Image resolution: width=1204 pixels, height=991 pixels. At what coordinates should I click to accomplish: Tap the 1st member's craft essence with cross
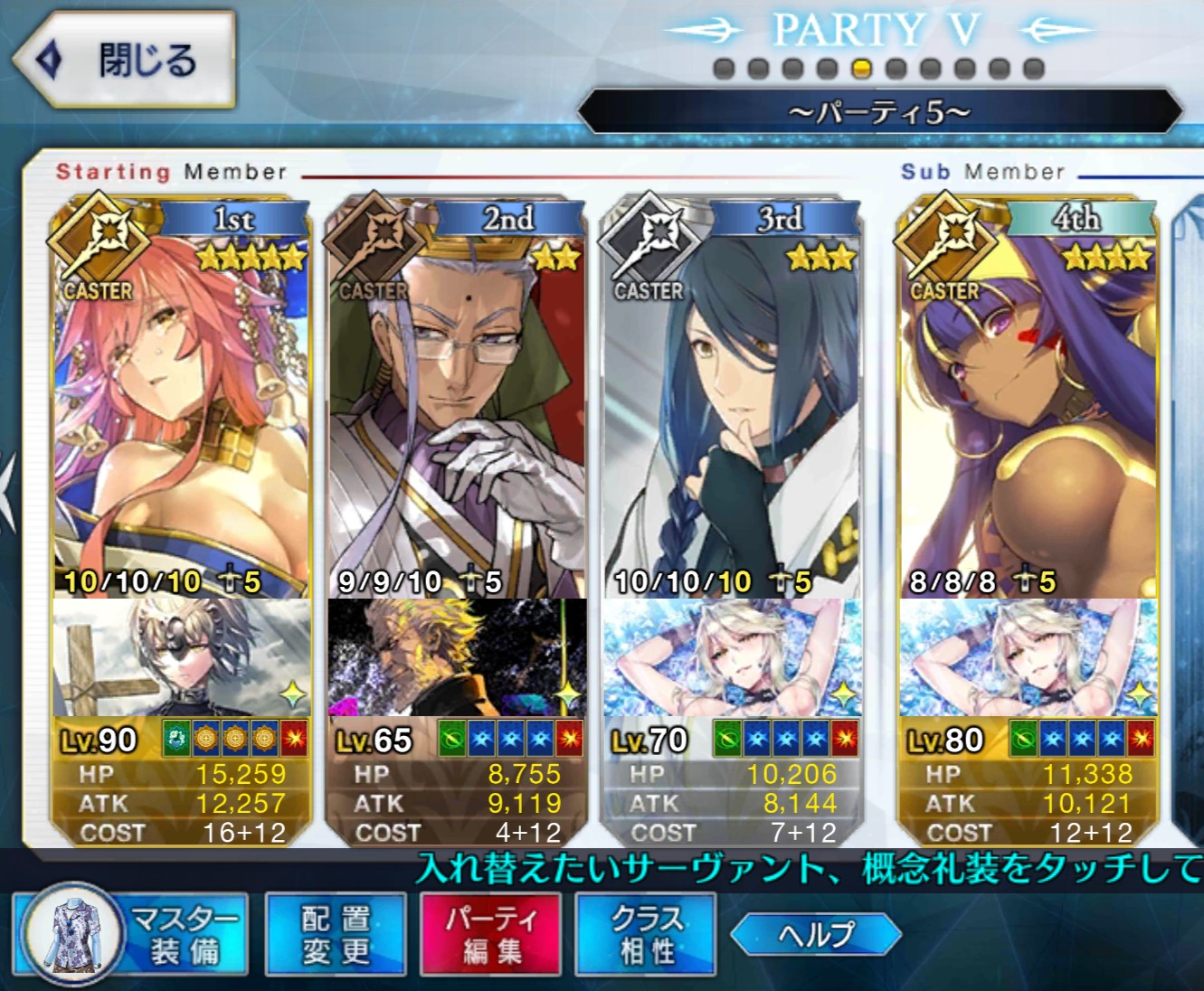181,658
